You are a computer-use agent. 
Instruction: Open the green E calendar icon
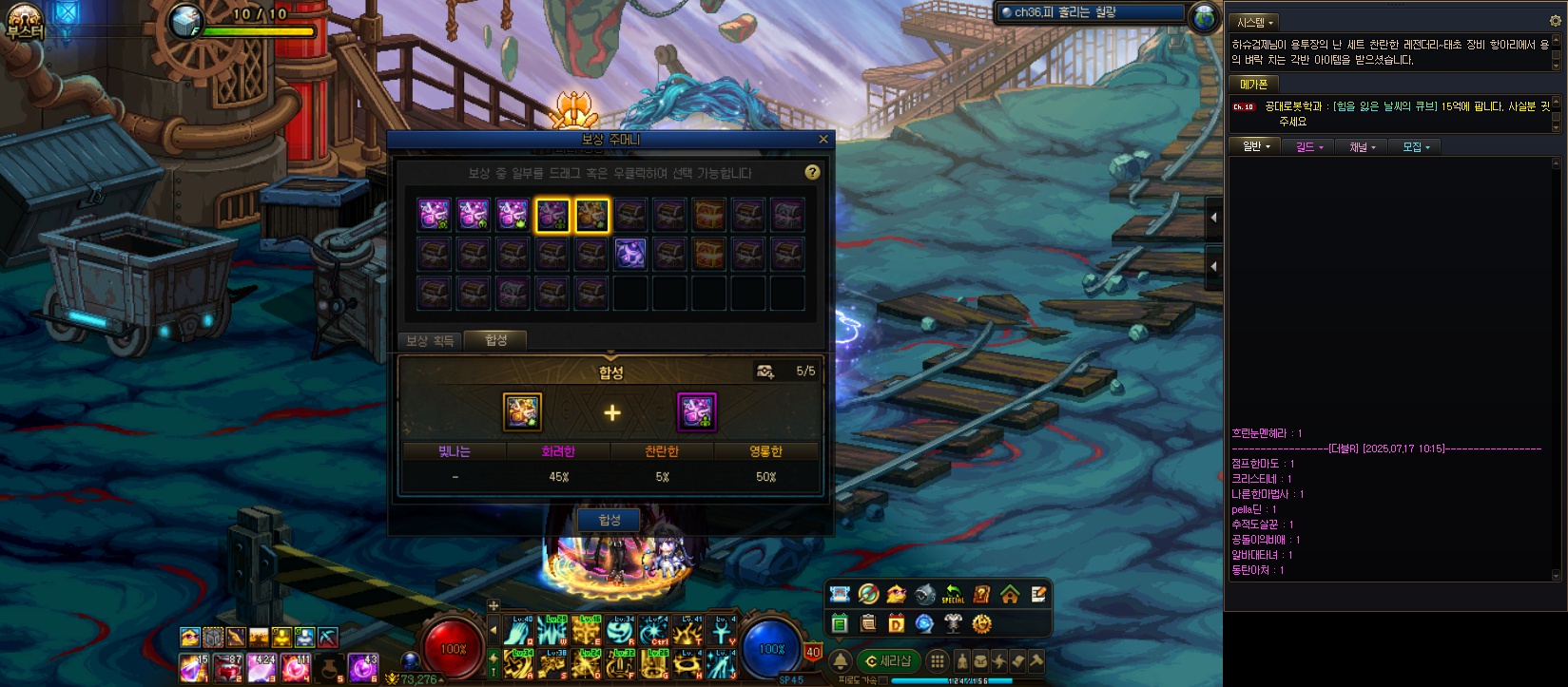pos(840,623)
